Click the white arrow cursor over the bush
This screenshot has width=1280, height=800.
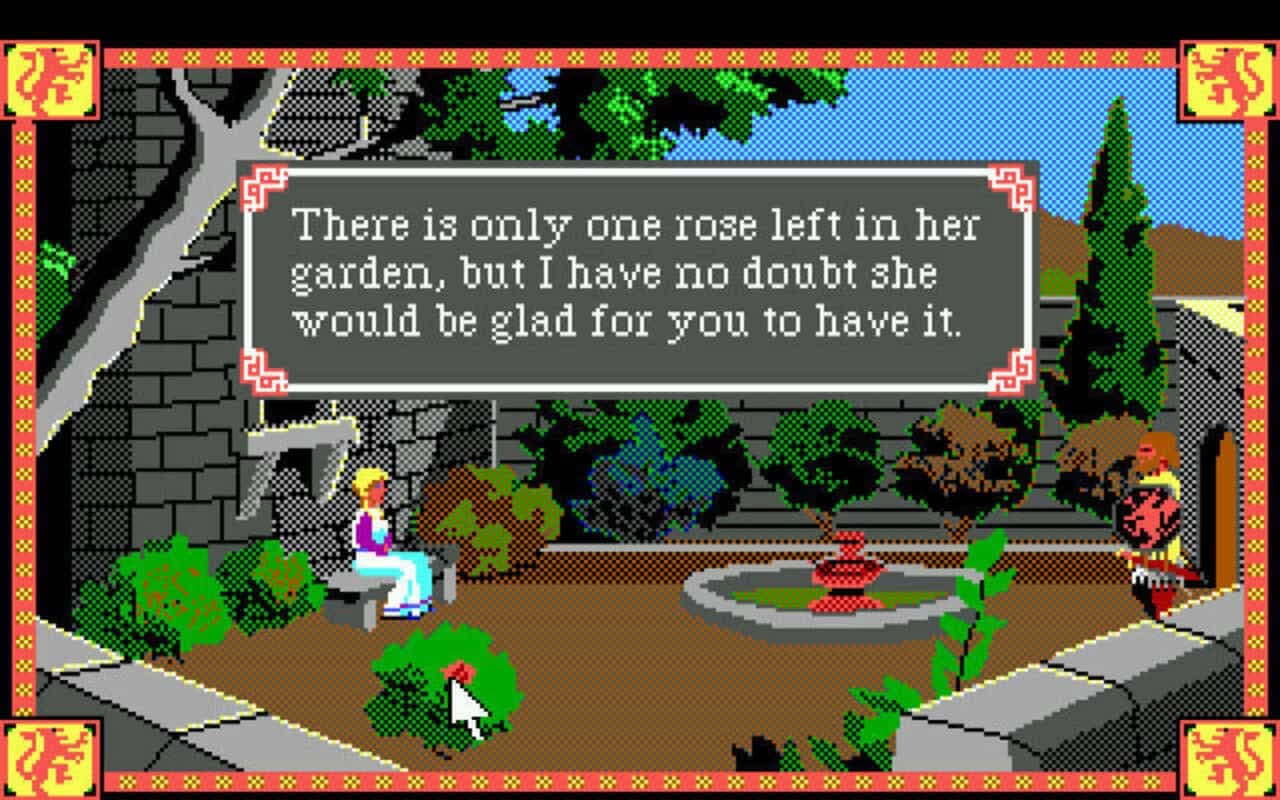tap(465, 700)
